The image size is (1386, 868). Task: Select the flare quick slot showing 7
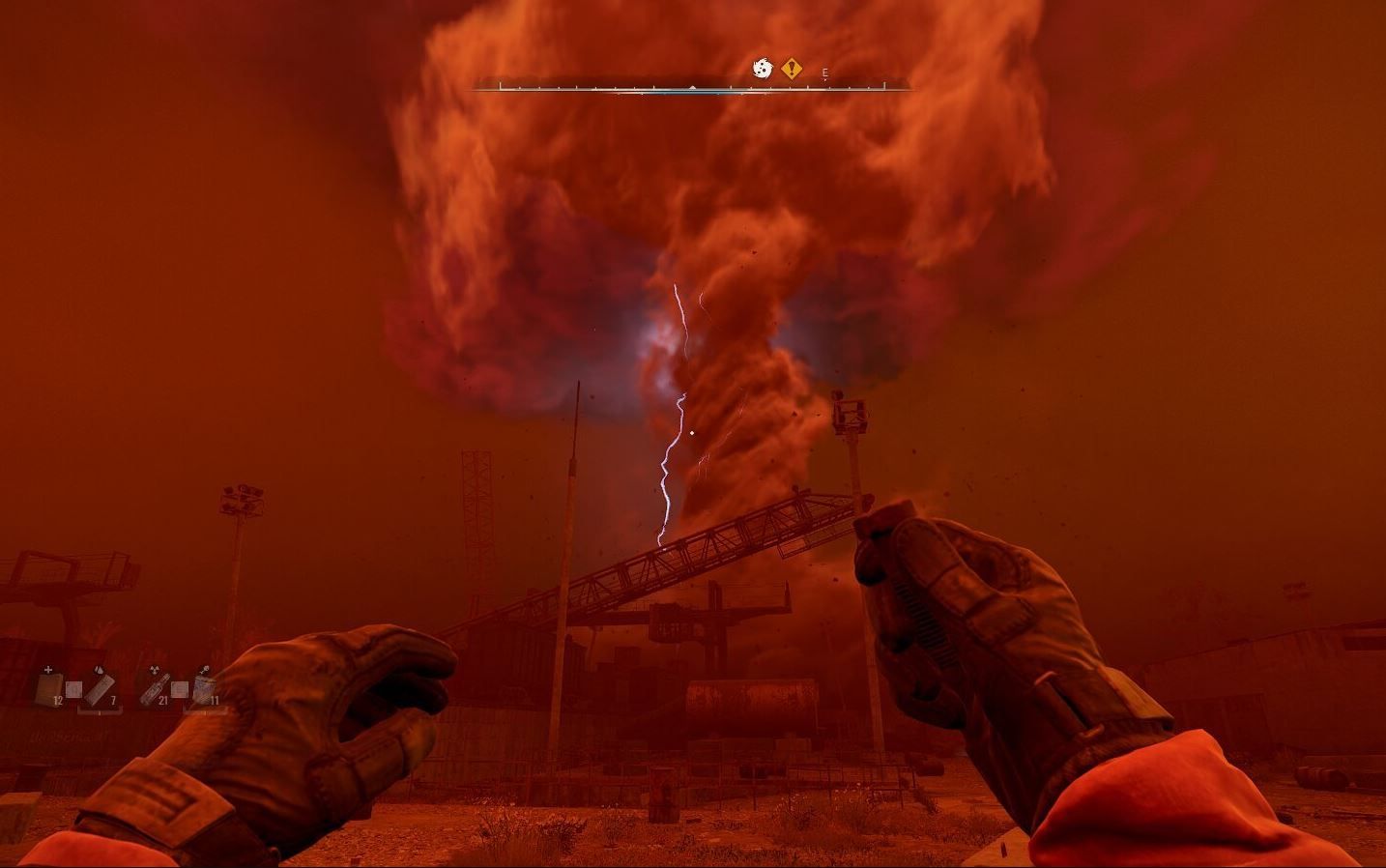pyautogui.click(x=101, y=688)
